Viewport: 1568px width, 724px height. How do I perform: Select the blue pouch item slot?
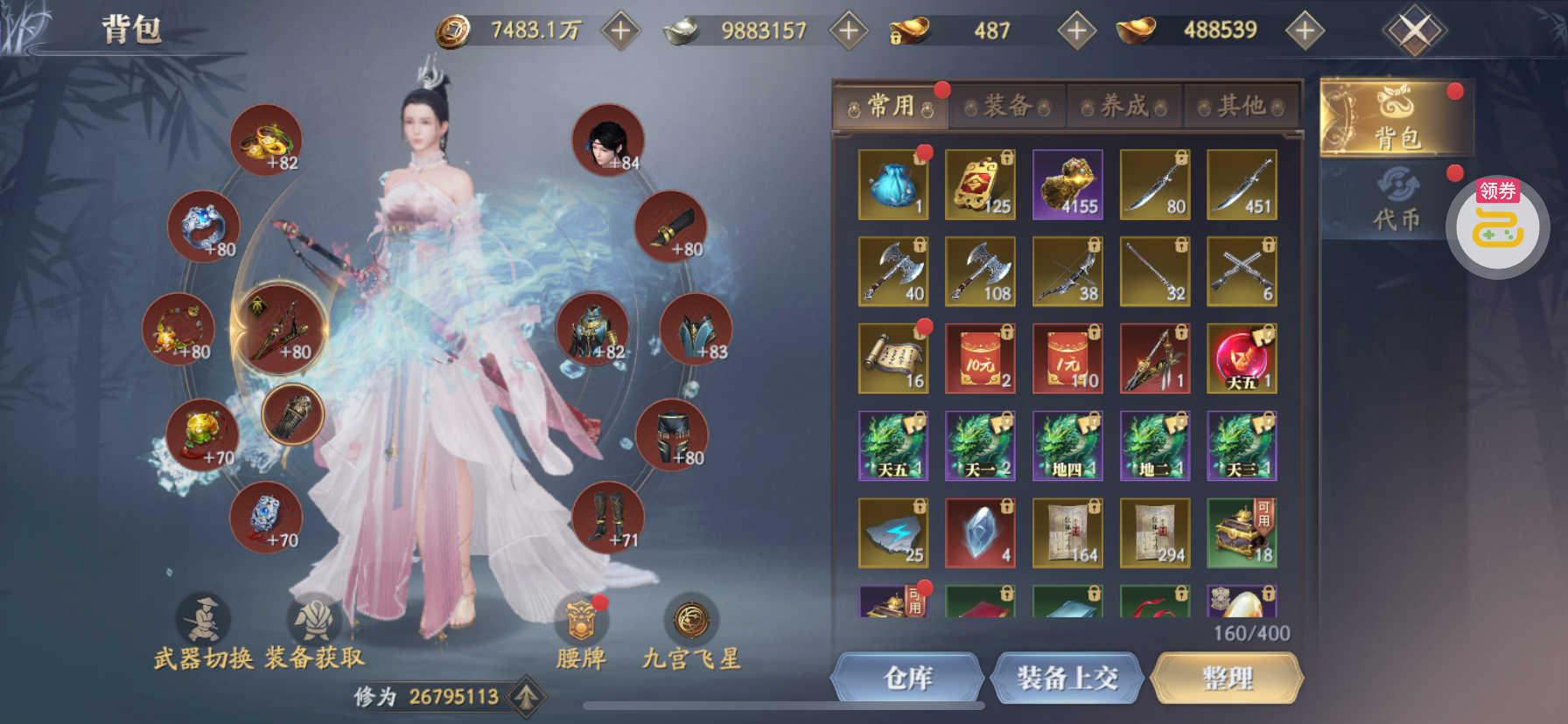[892, 184]
